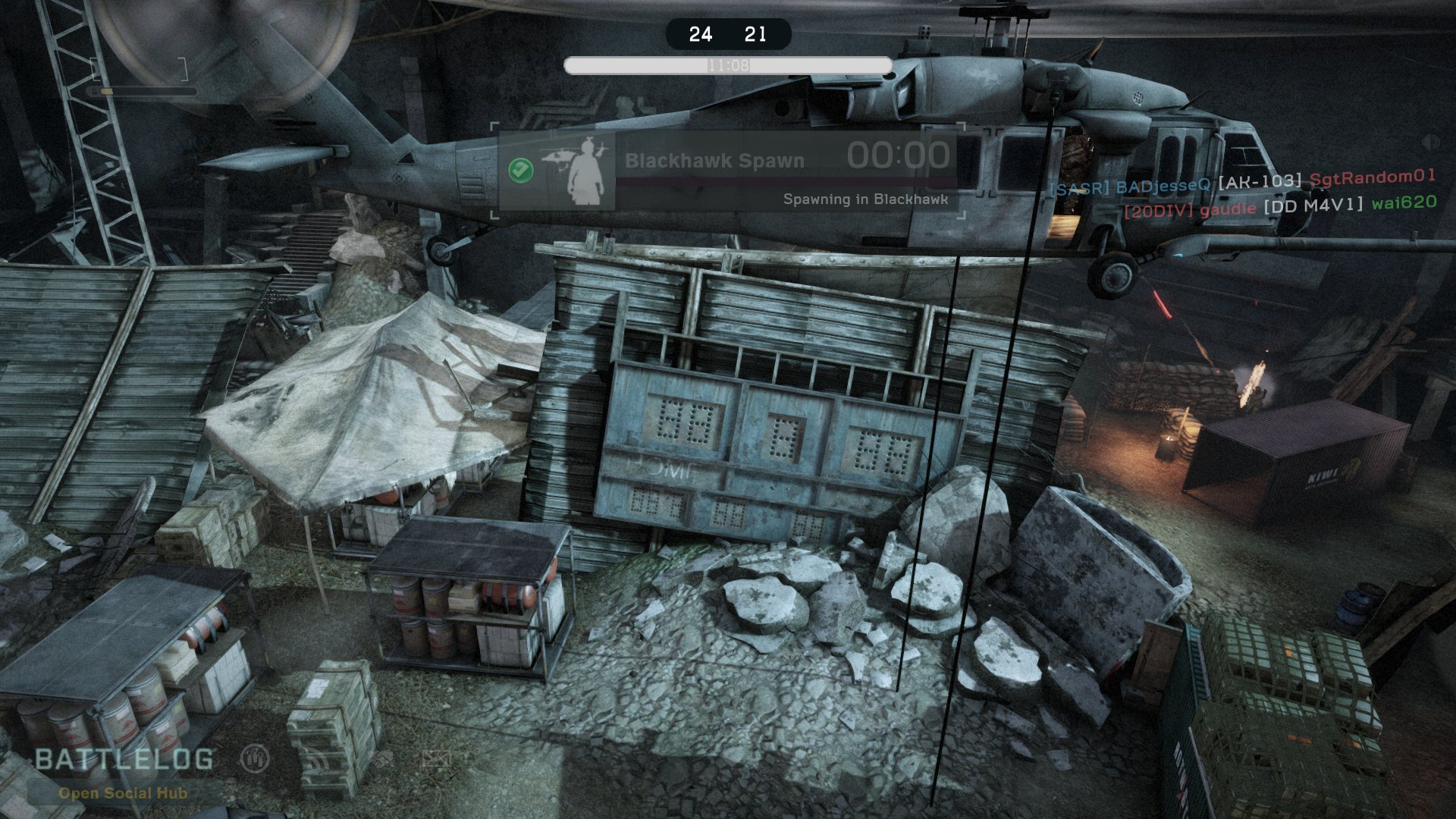Select the Battlelog handshake icon

(381, 758)
